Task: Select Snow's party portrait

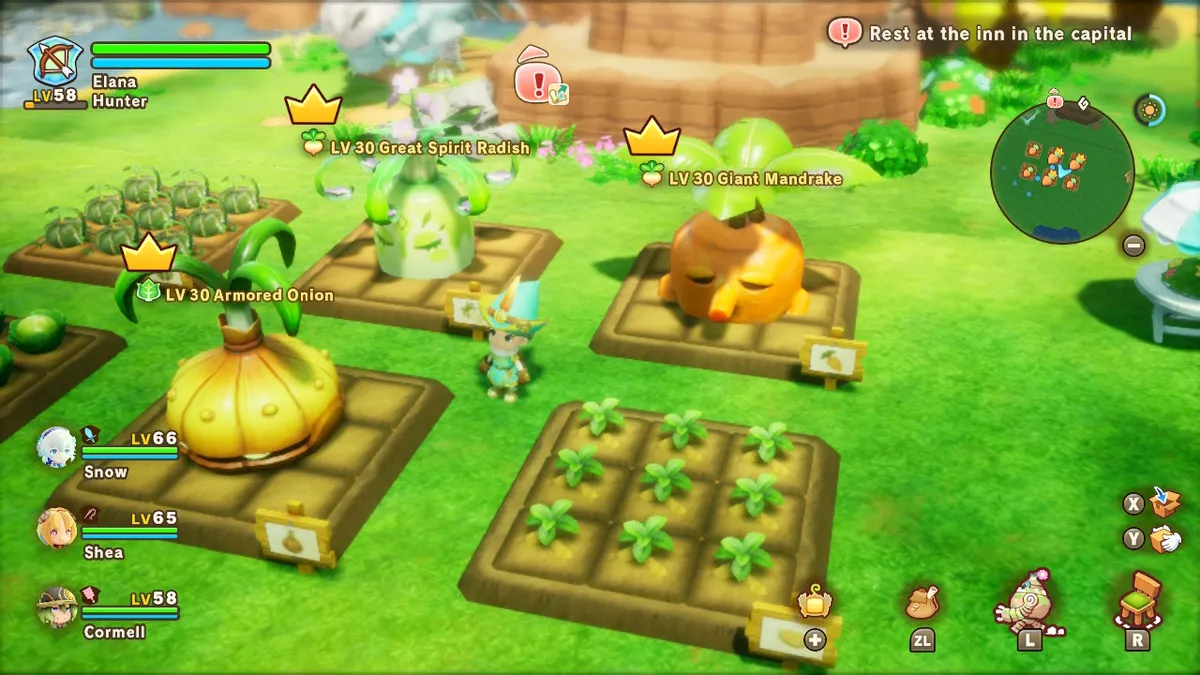Action: [57, 448]
